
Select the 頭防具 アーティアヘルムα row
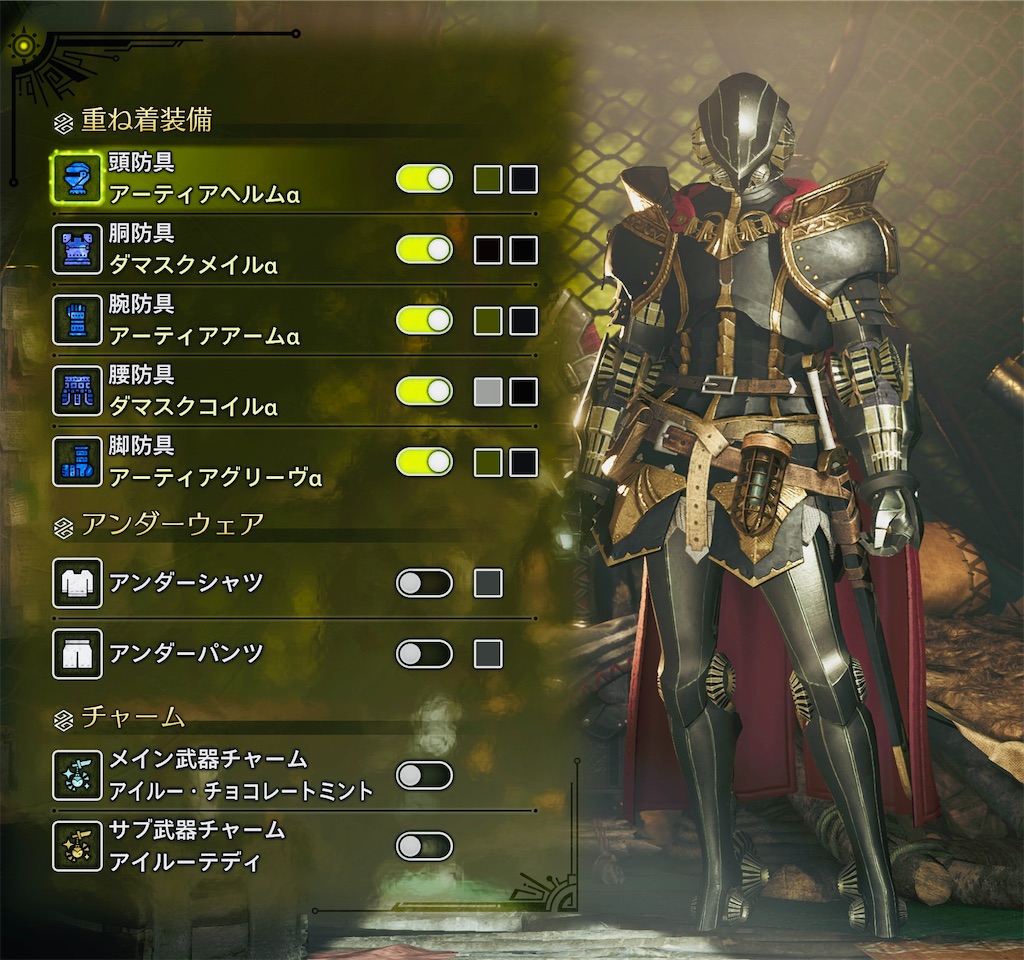click(x=205, y=179)
